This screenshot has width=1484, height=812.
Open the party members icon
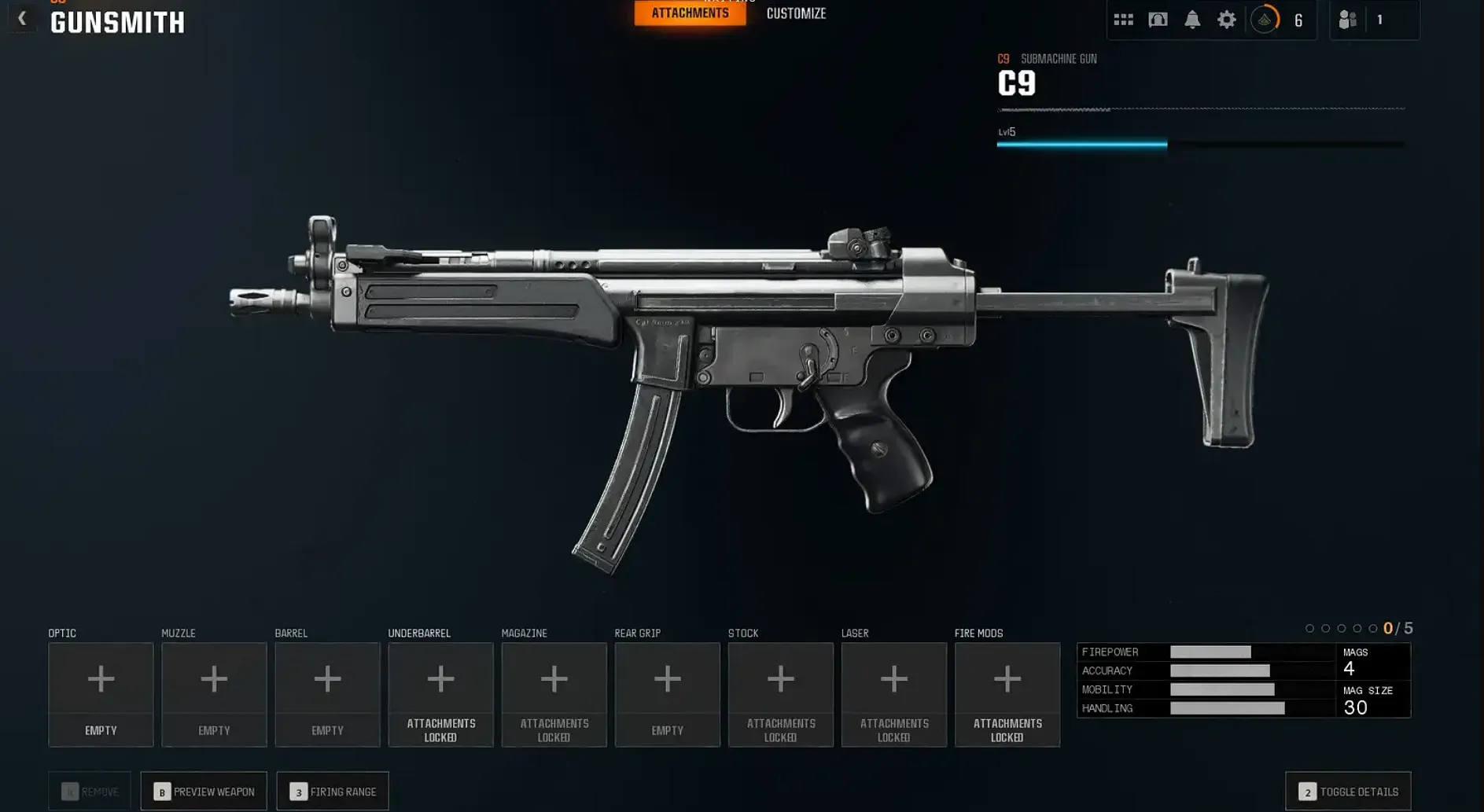(1347, 20)
